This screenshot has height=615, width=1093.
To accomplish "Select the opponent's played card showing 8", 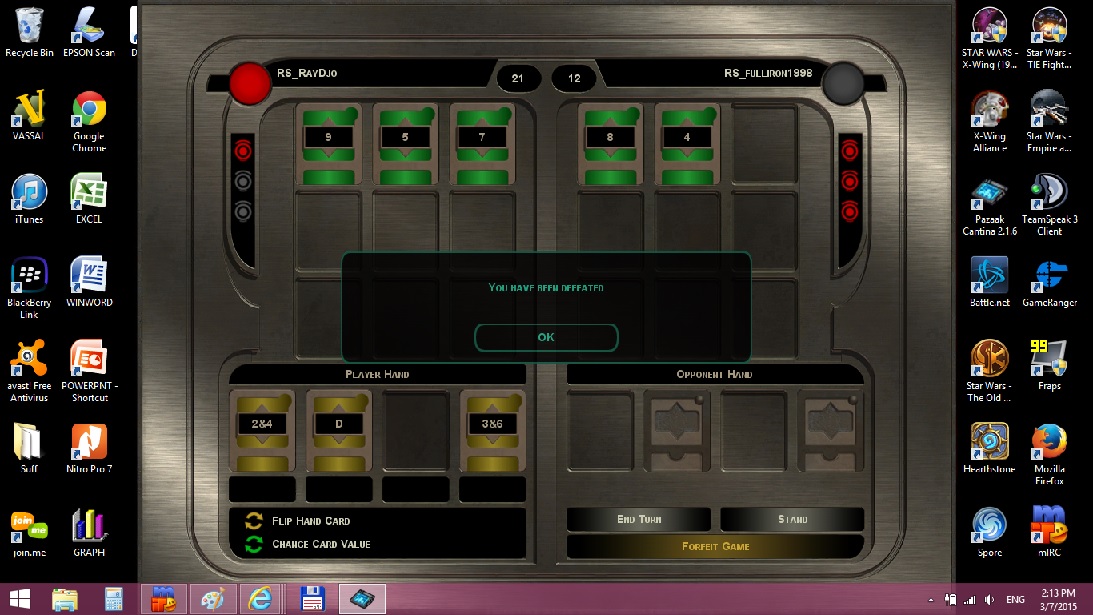I will point(610,143).
